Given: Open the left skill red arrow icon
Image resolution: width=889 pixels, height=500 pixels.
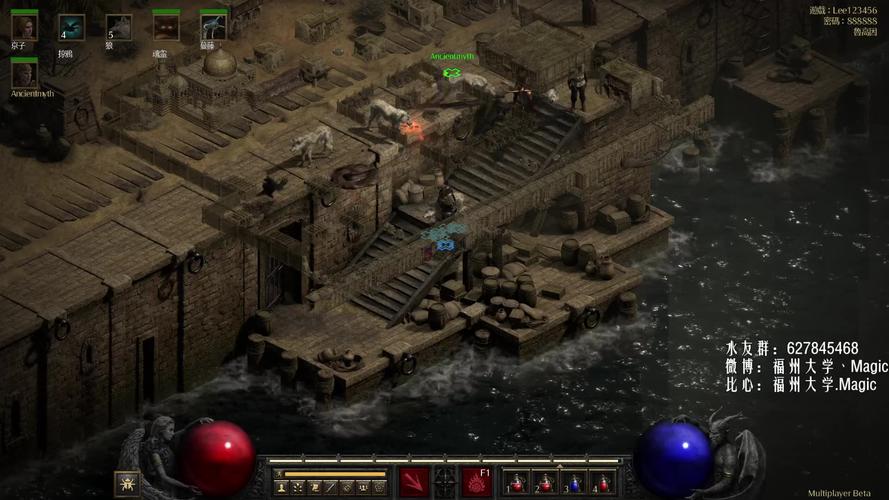Looking at the screenshot, I should point(414,482).
